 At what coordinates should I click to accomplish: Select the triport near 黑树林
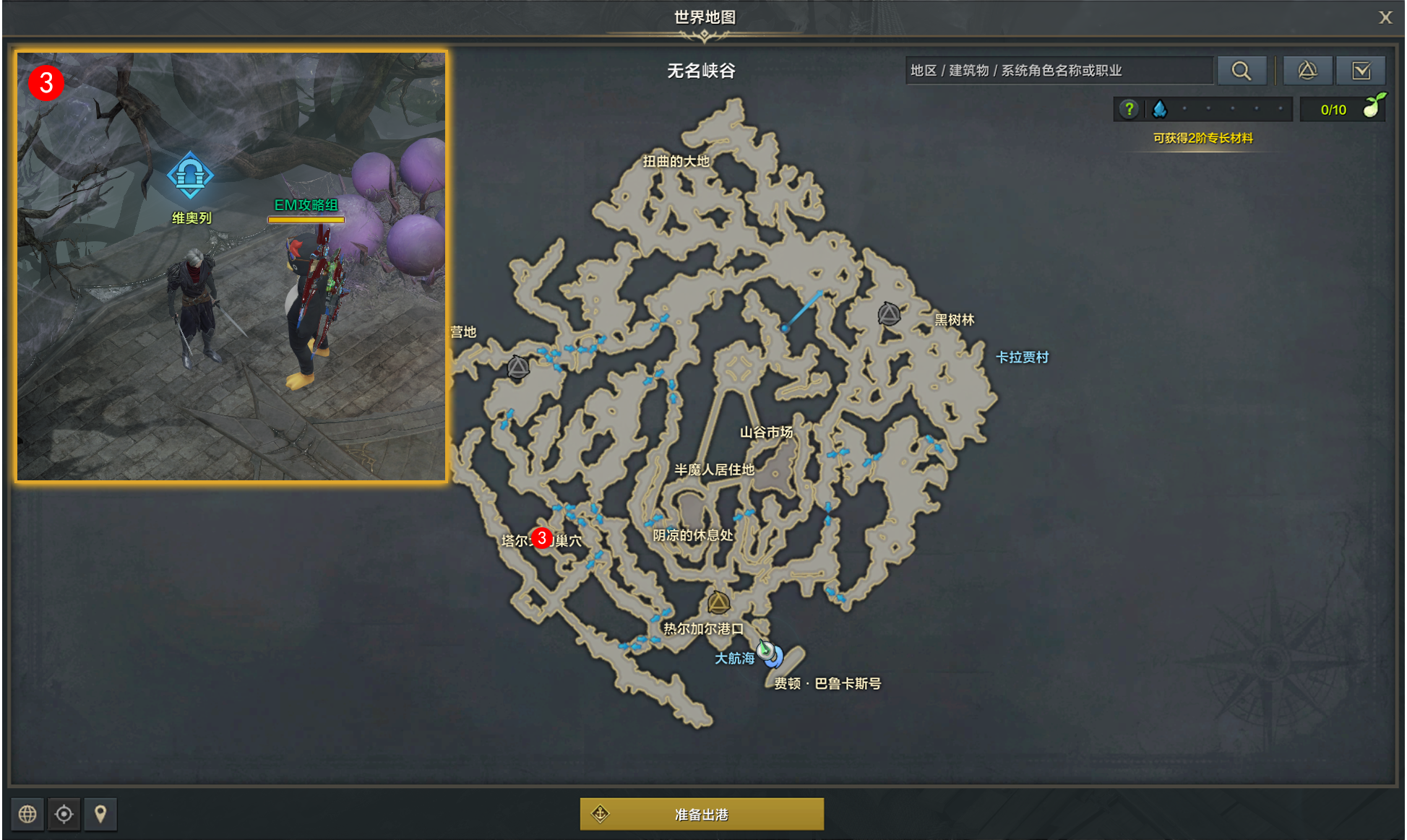(888, 314)
